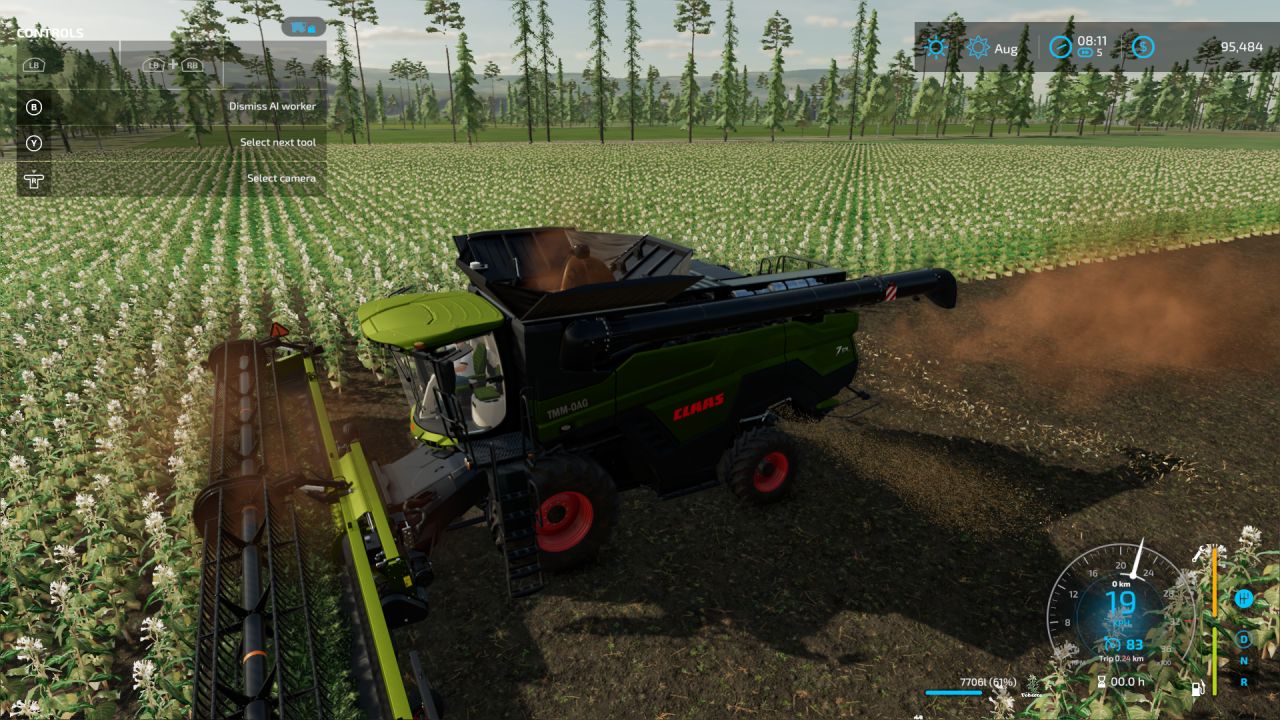
Task: Enable reverse by clicking the R indicator
Action: click(1244, 681)
